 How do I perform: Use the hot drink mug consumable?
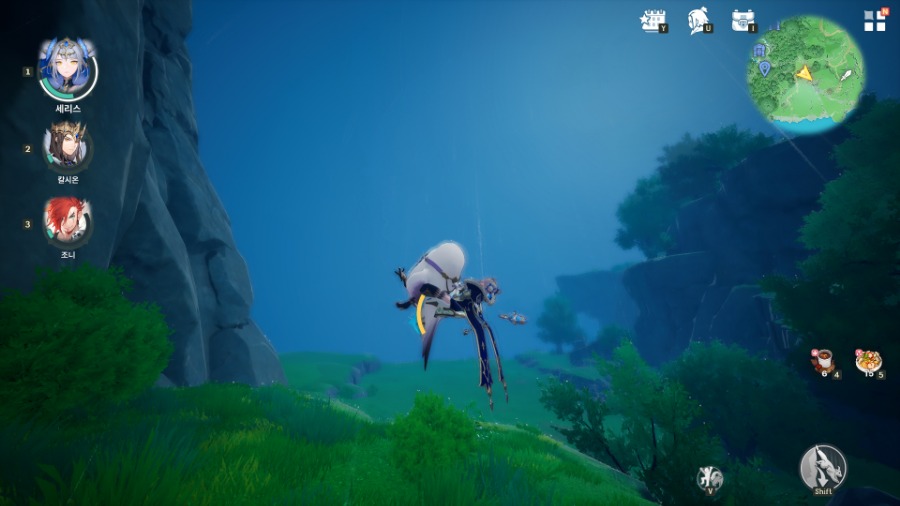tap(823, 360)
